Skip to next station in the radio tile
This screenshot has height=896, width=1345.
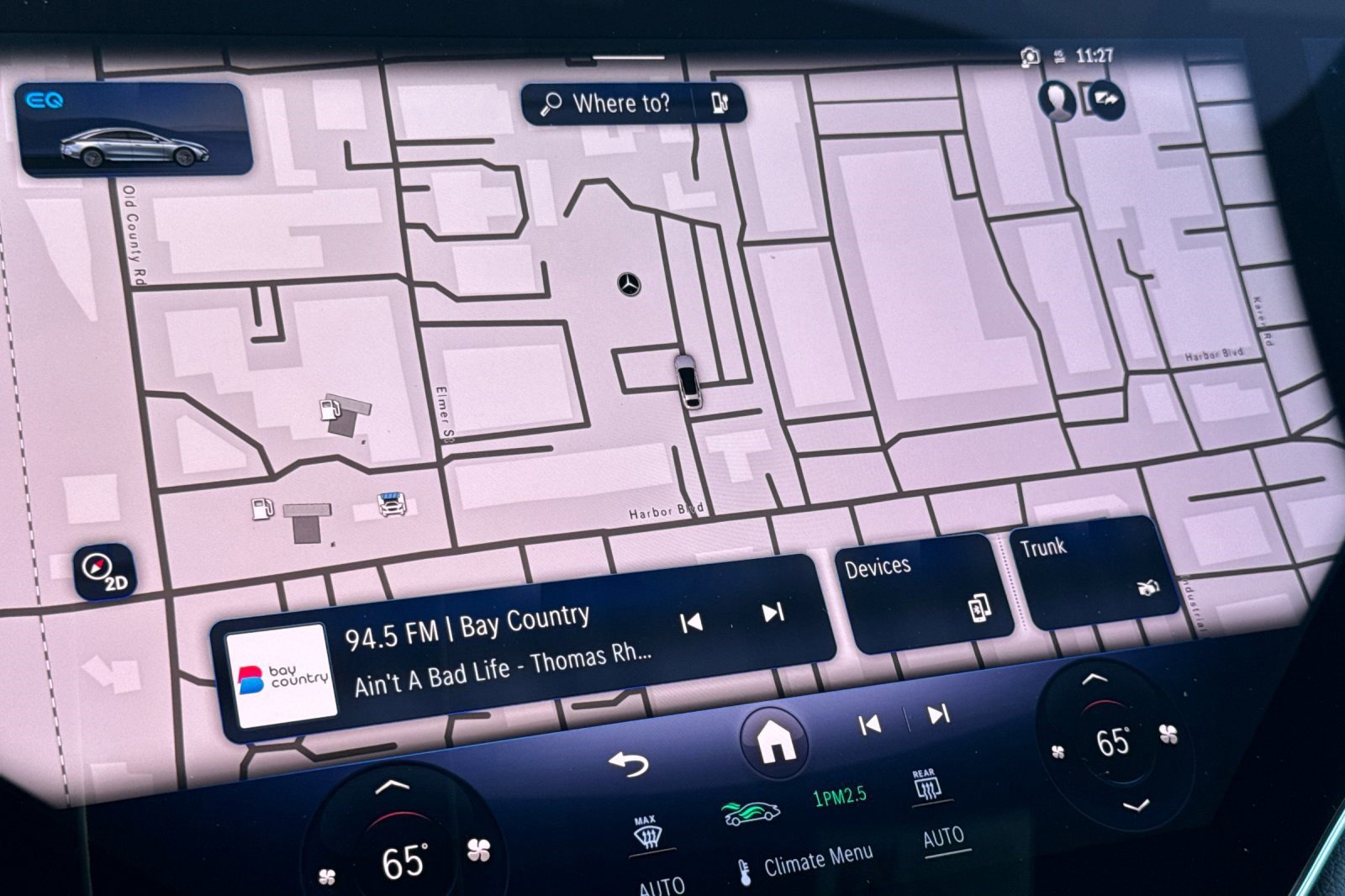tap(773, 613)
